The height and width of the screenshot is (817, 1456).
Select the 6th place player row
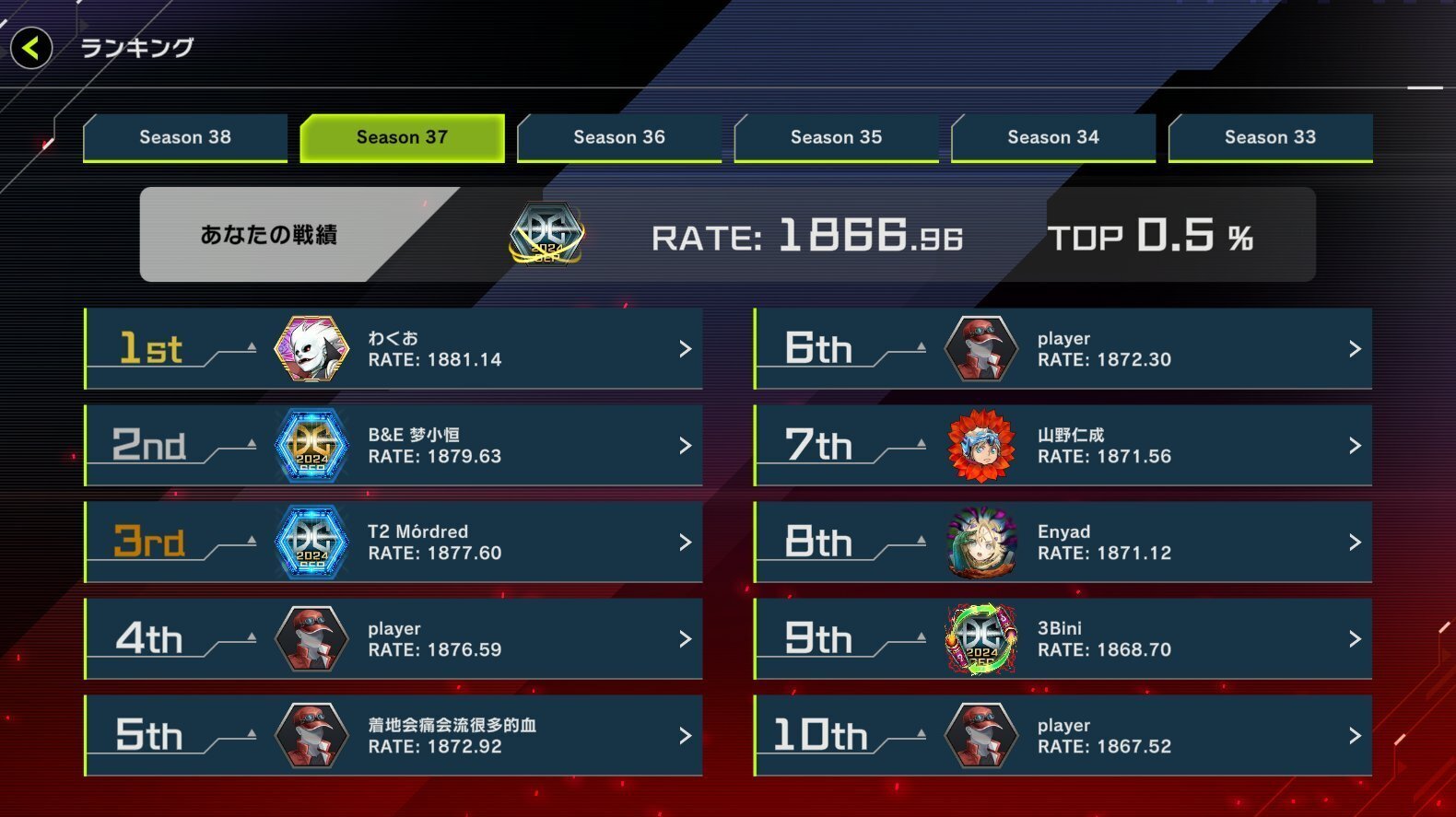(1063, 349)
